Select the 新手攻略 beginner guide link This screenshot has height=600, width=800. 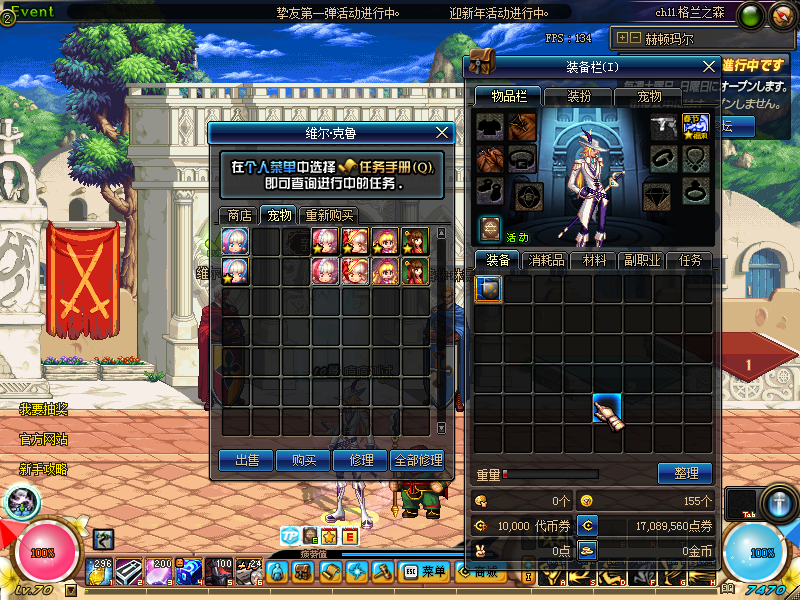click(43, 468)
